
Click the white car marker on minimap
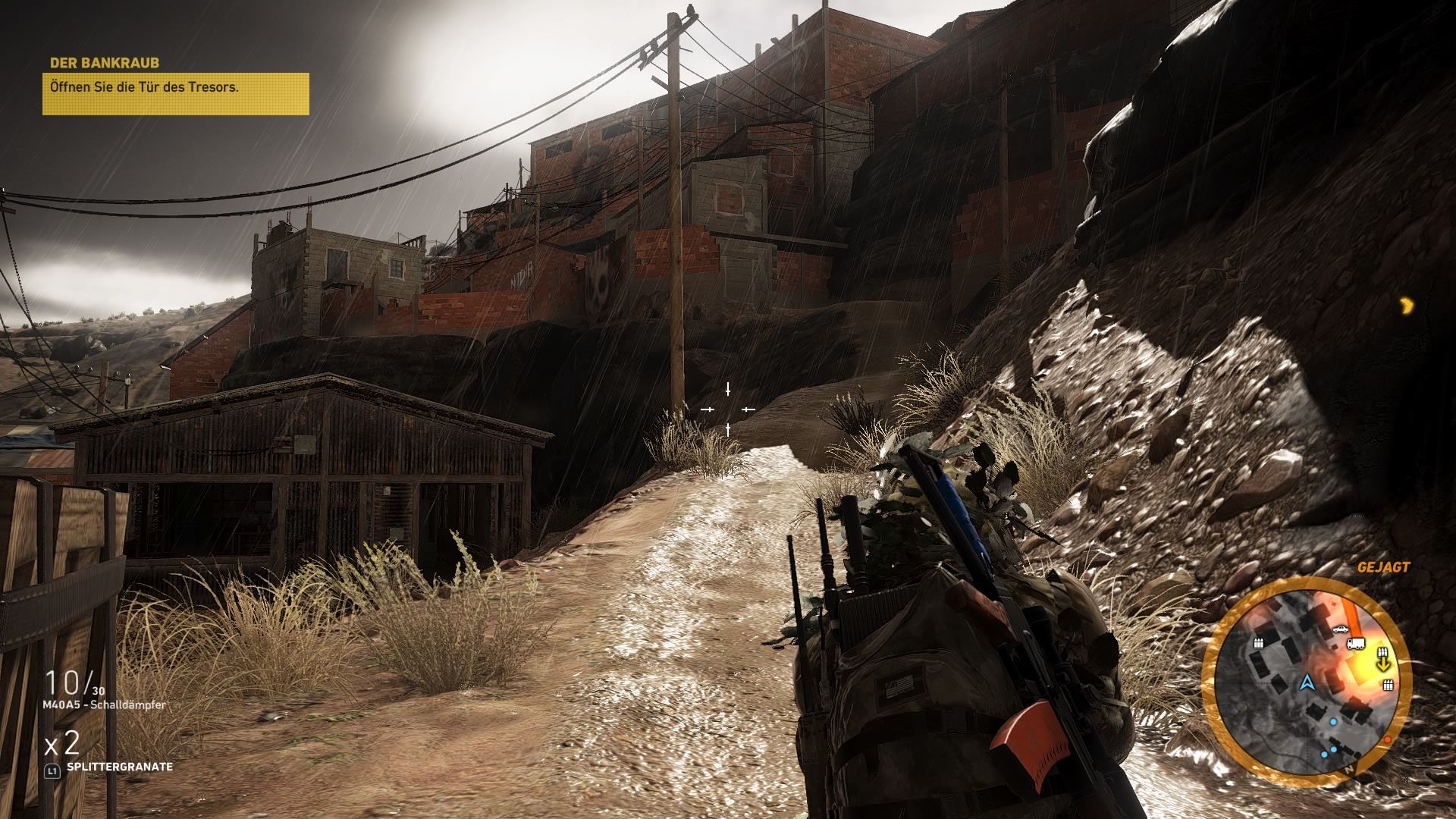coord(1340,629)
